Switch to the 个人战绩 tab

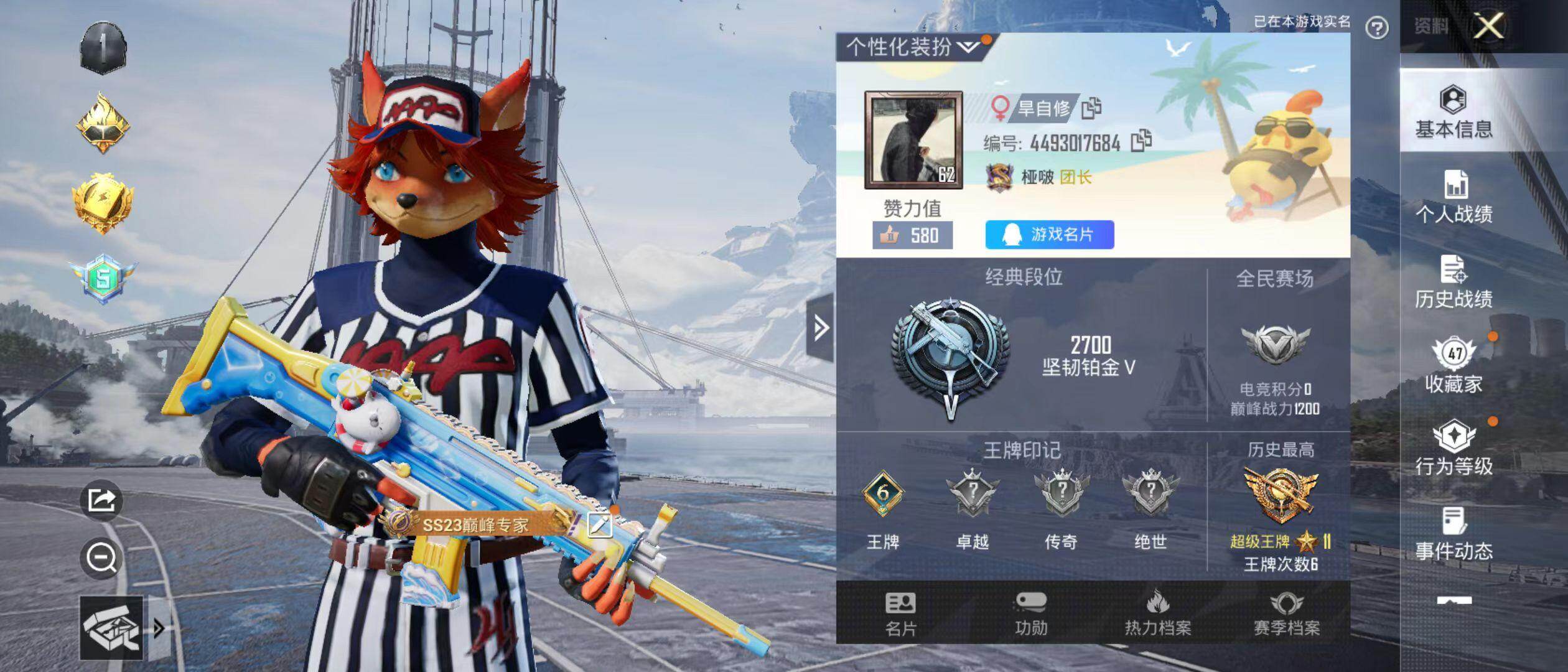[1454, 197]
